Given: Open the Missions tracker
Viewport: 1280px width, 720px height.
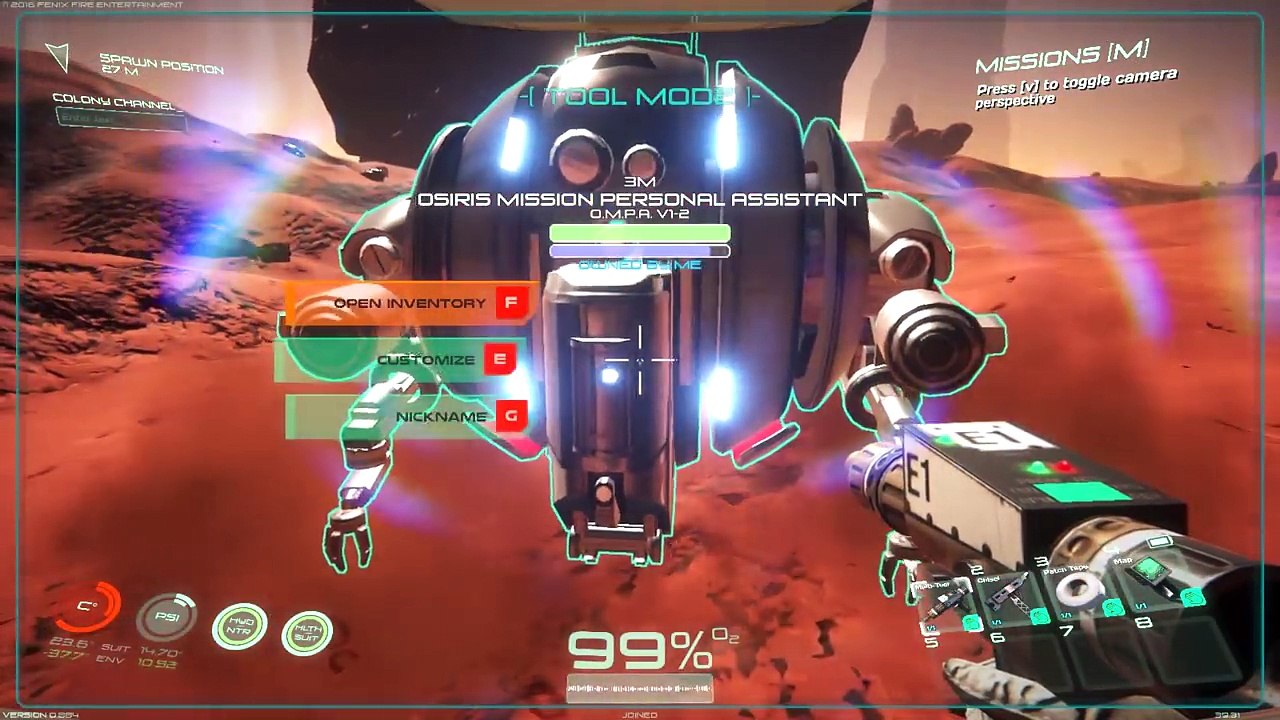Looking at the screenshot, I should tap(1061, 60).
